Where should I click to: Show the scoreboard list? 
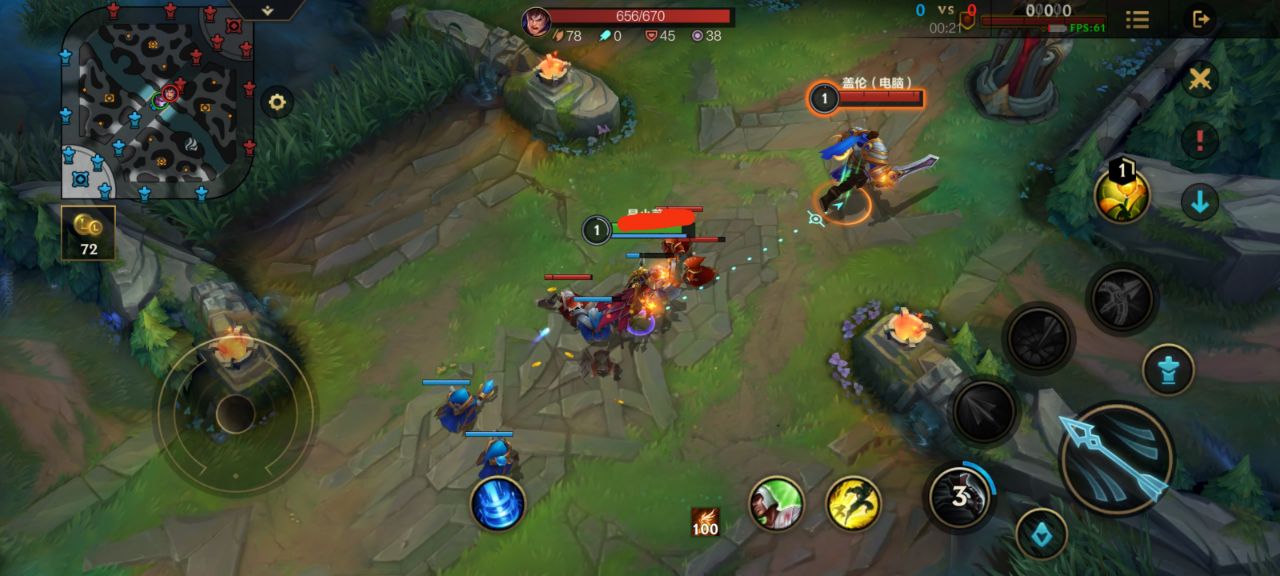coord(1137,19)
